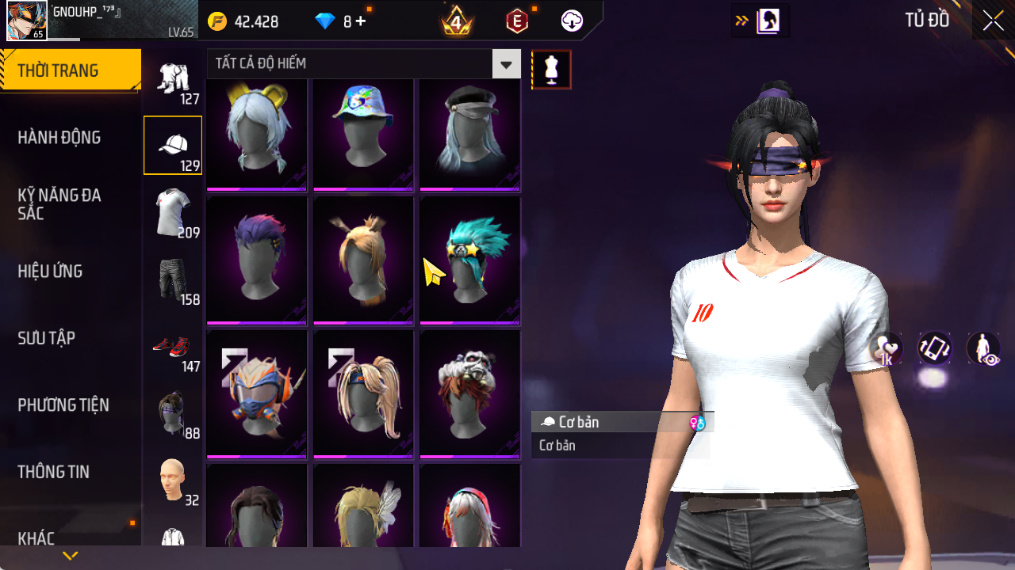Open the Phương Tiện vehicles tab
Viewport: 1015px width, 570px height.
(63, 405)
